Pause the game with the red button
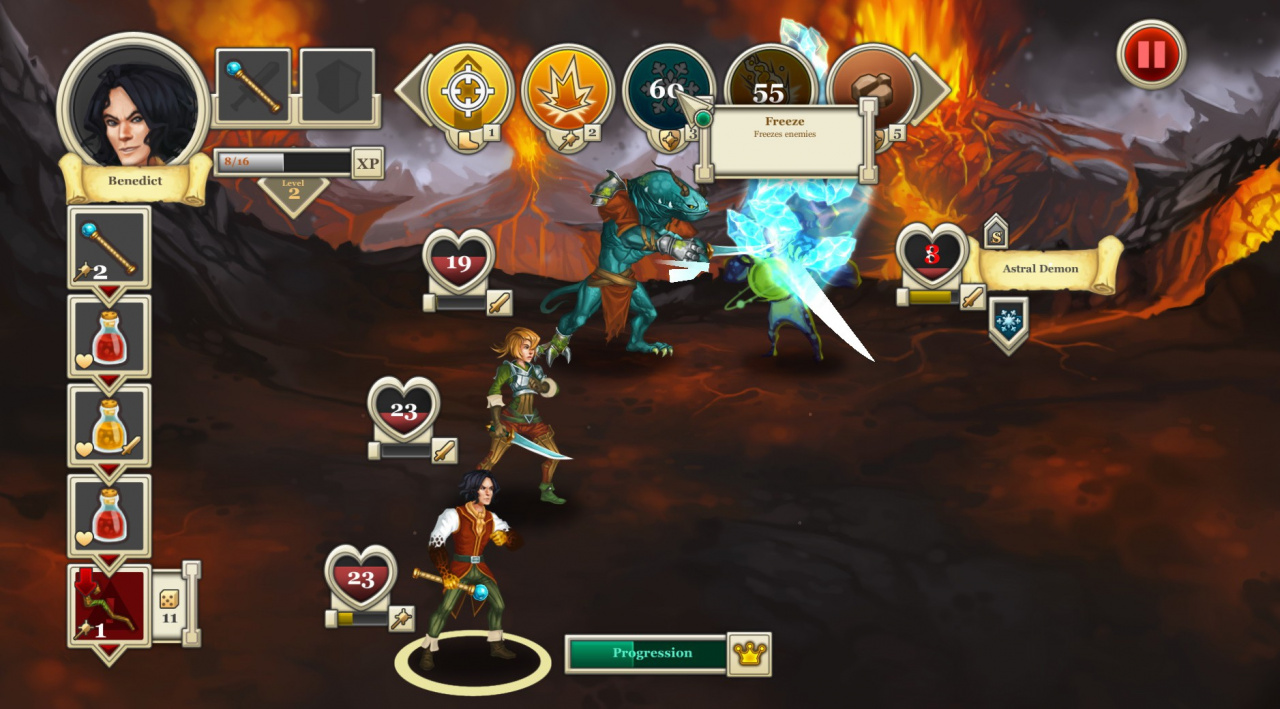This screenshot has height=709, width=1280. 1151,54
